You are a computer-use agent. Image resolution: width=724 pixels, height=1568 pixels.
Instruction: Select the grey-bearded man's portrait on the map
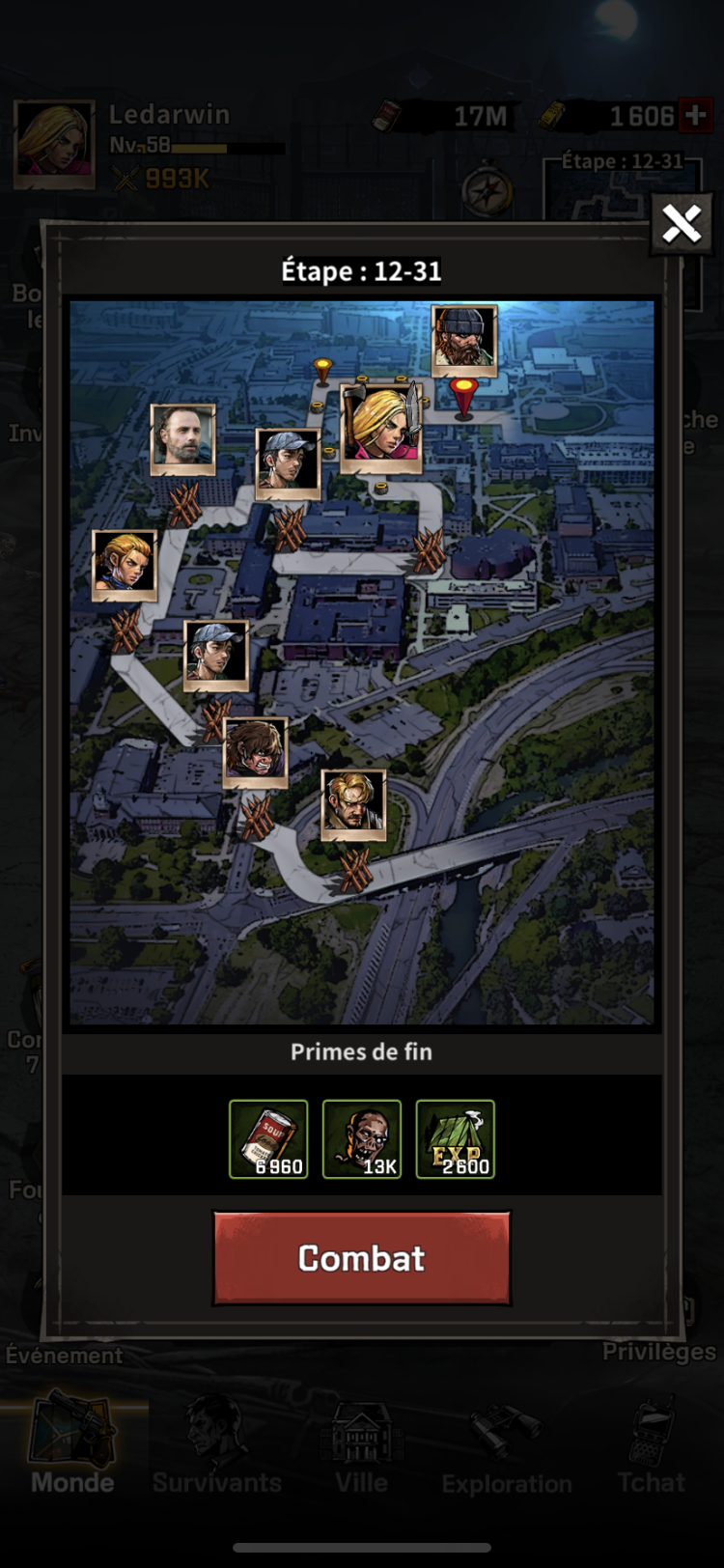click(x=182, y=439)
